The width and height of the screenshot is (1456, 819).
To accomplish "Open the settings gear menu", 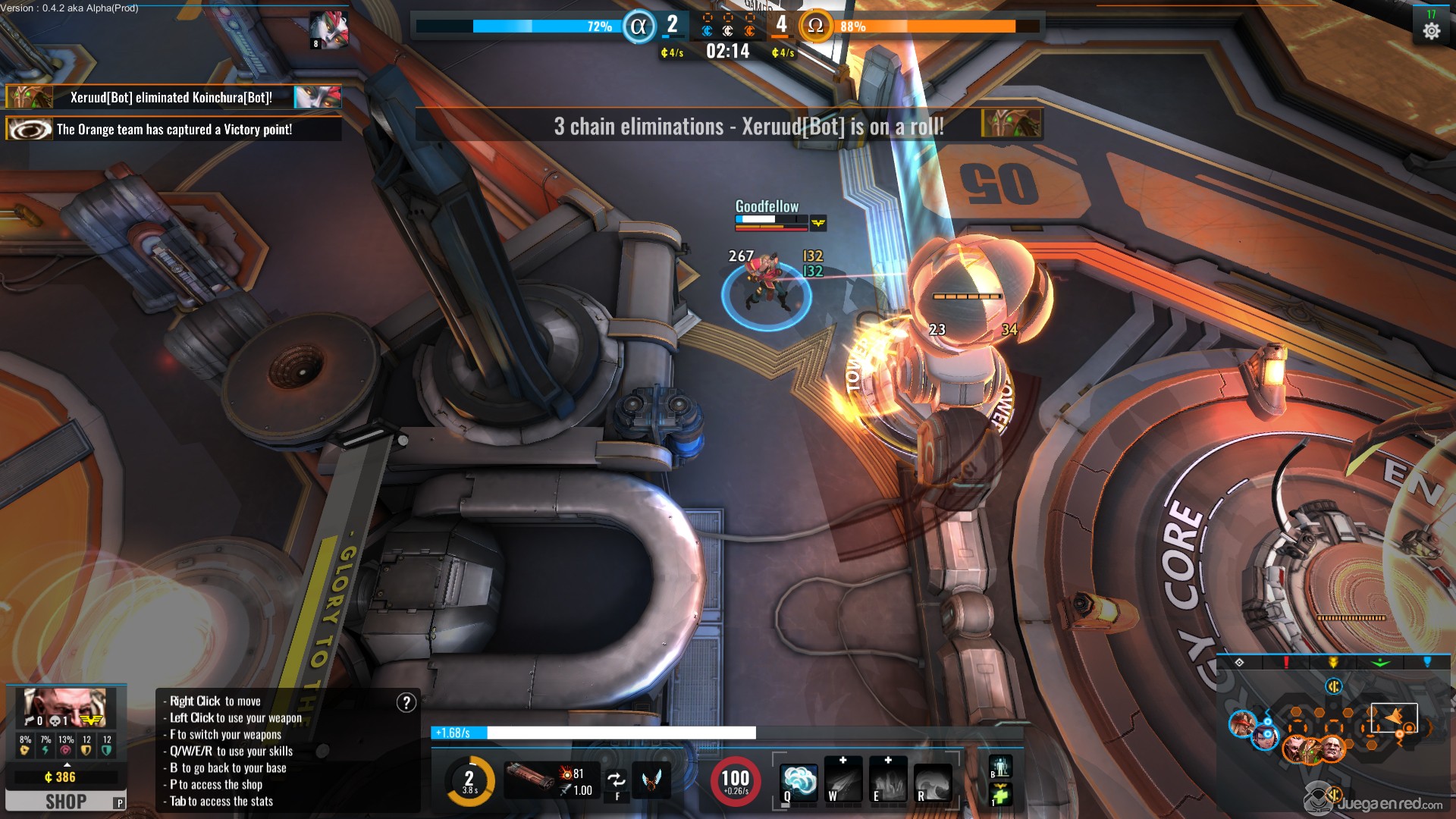I will (x=1431, y=31).
